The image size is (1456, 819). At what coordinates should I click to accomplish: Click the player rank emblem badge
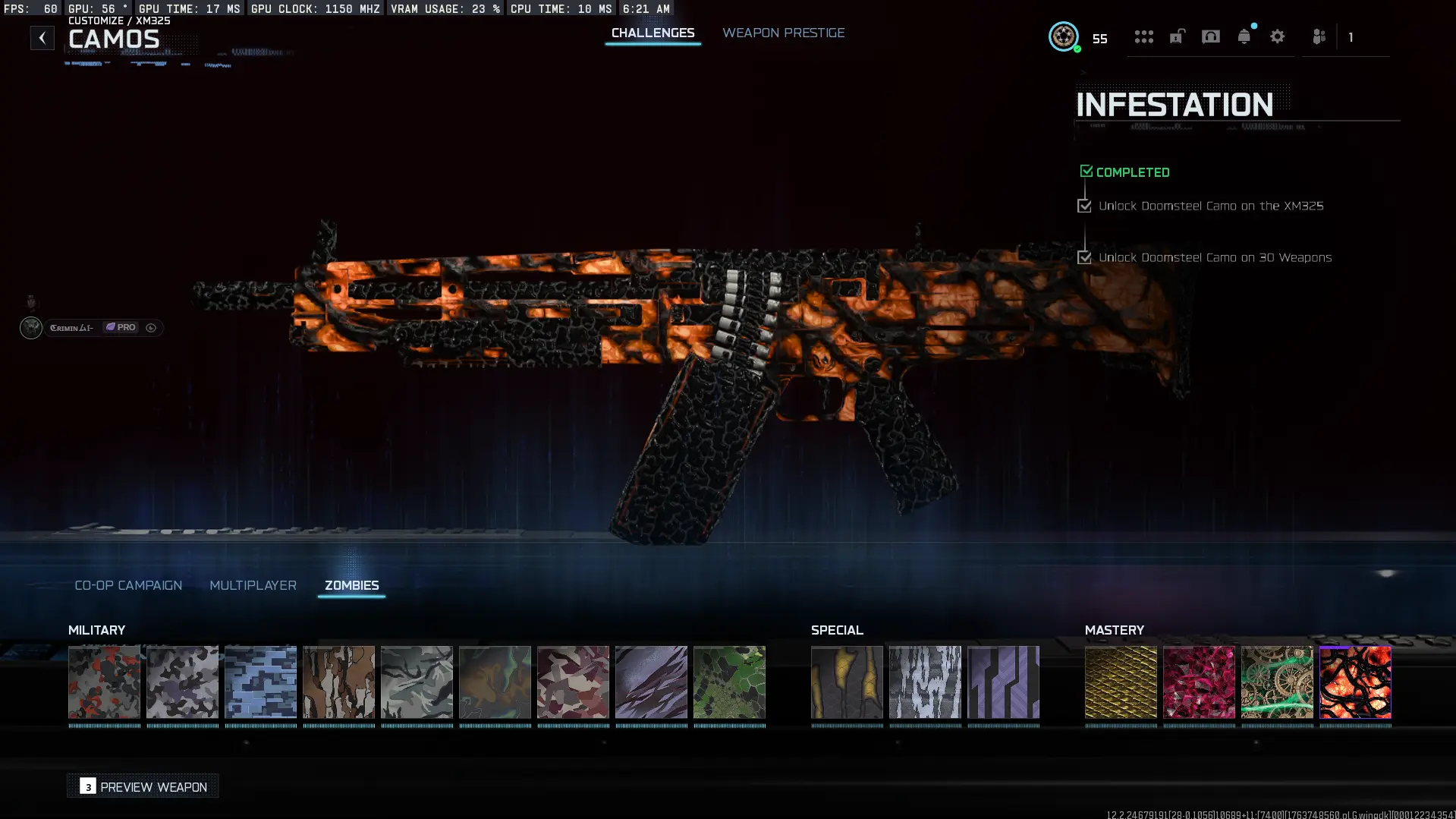click(1064, 37)
